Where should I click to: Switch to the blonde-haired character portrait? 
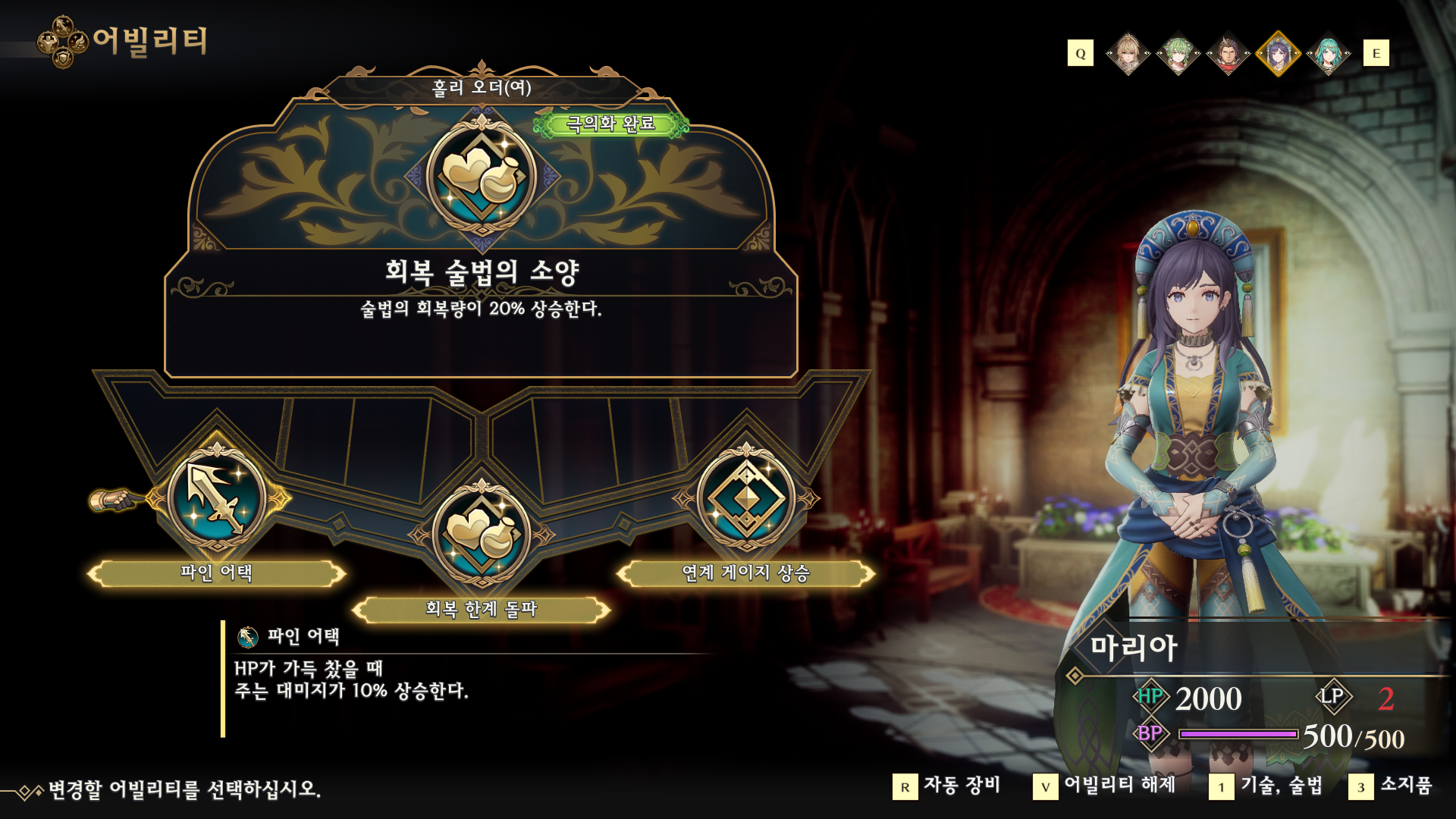tap(1128, 54)
